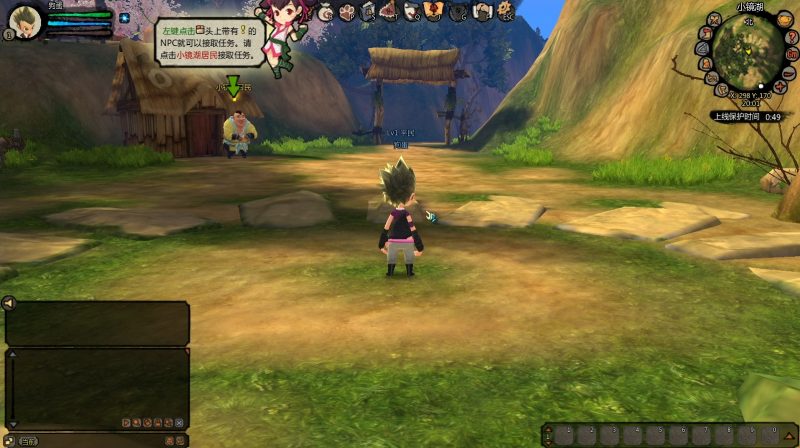This screenshot has width=800, height=448.
Task: Click the question mark help button
Action: [791, 37]
